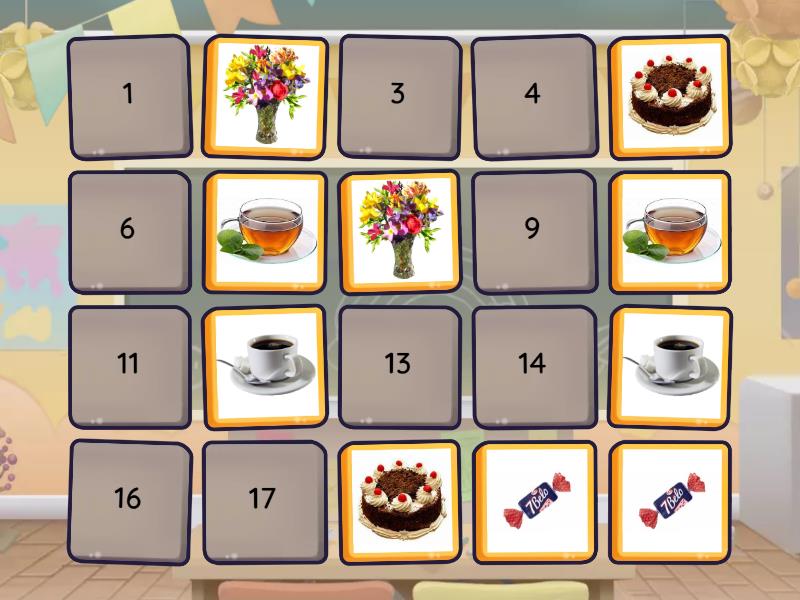The width and height of the screenshot is (800, 600).
Task: Flip over card number 1
Action: coord(128,96)
